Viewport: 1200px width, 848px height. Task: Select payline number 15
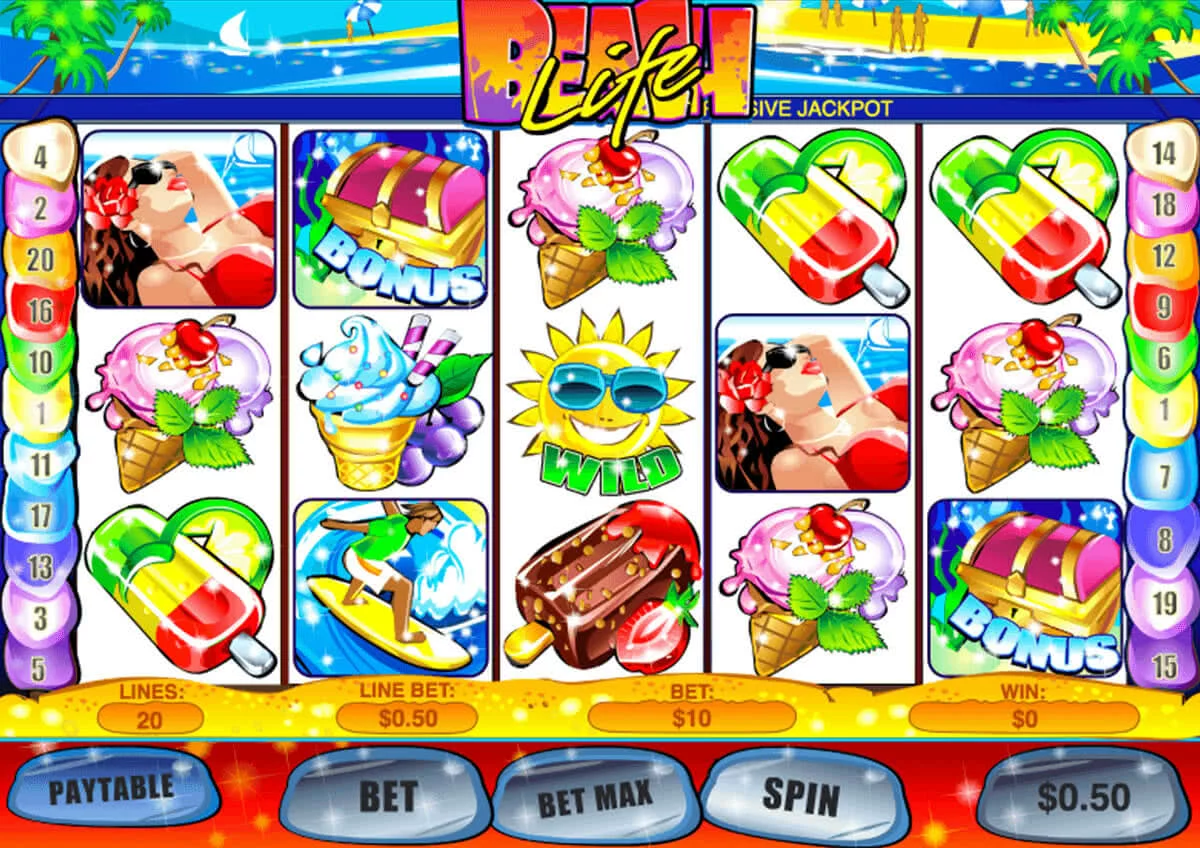pos(1163,663)
